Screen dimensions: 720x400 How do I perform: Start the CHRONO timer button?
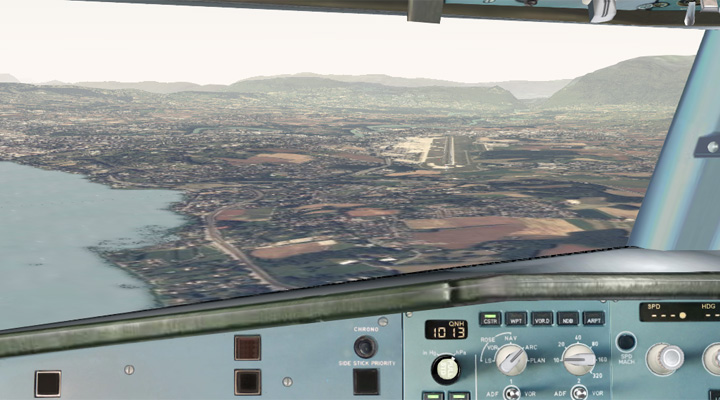(x=365, y=346)
